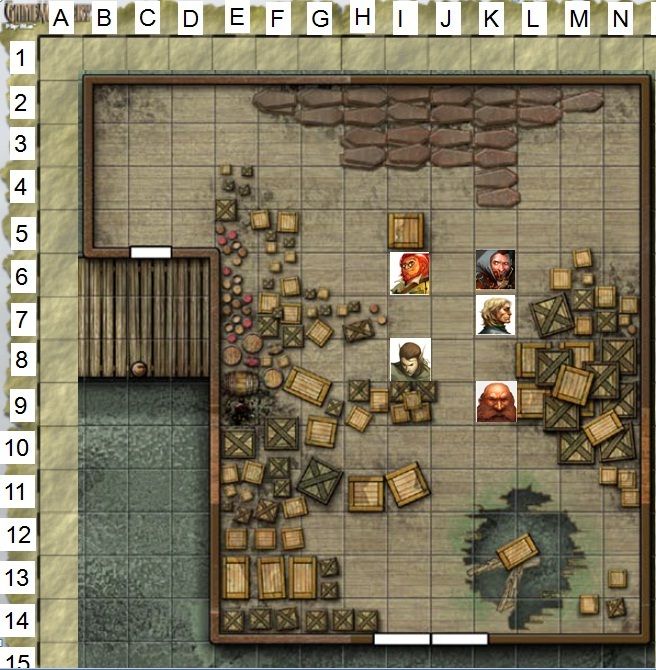
Task: Pick the pointy-eared elf token
Action: pyautogui.click(x=409, y=359)
